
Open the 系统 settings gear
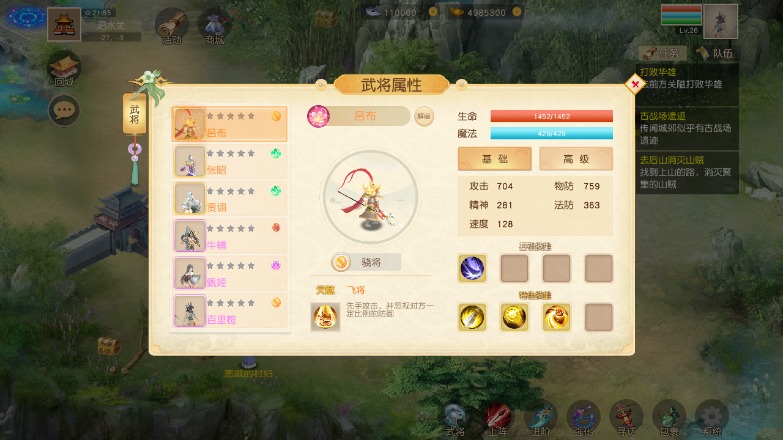[711, 418]
